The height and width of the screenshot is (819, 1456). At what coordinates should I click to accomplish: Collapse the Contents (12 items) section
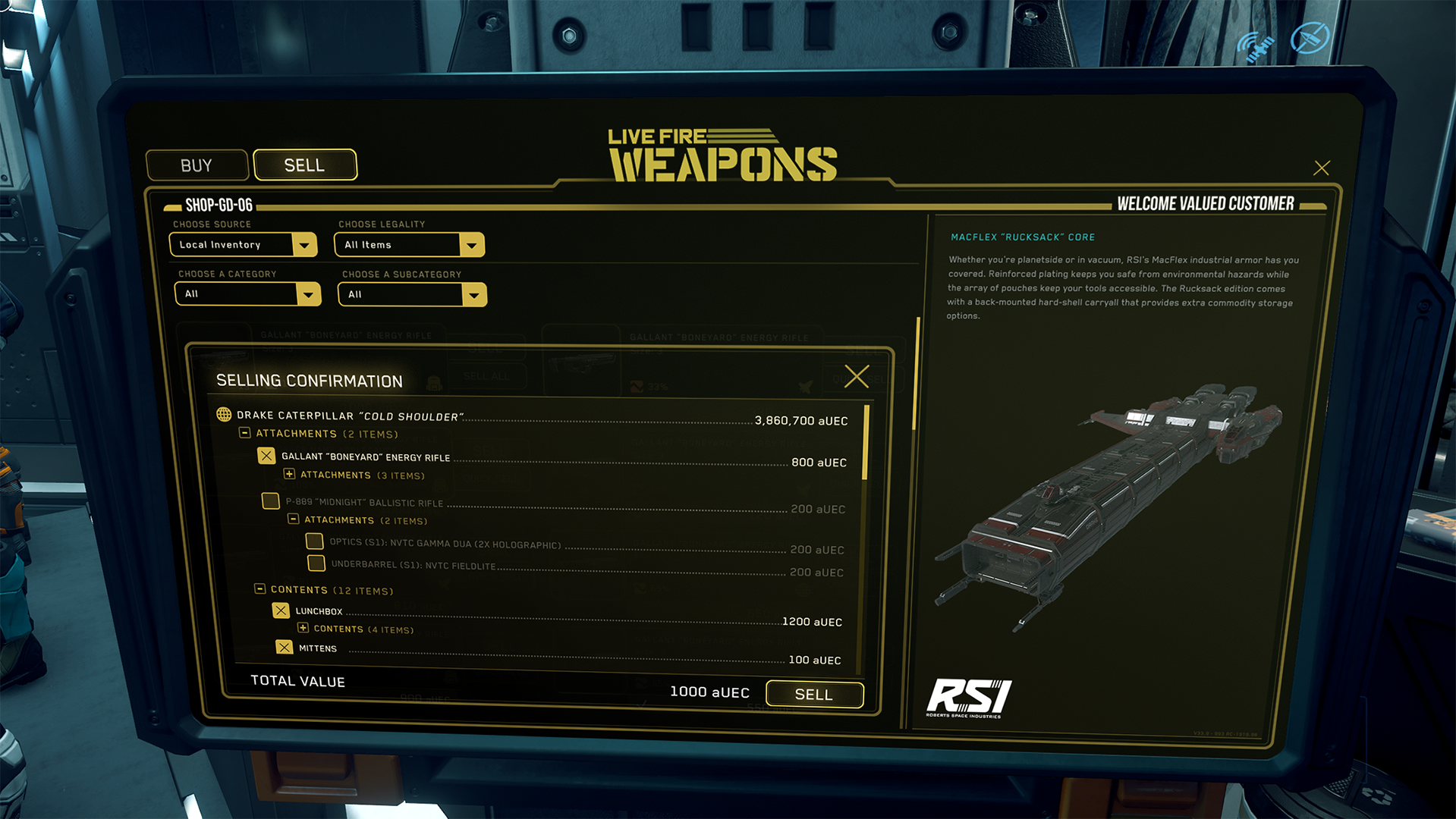point(259,589)
